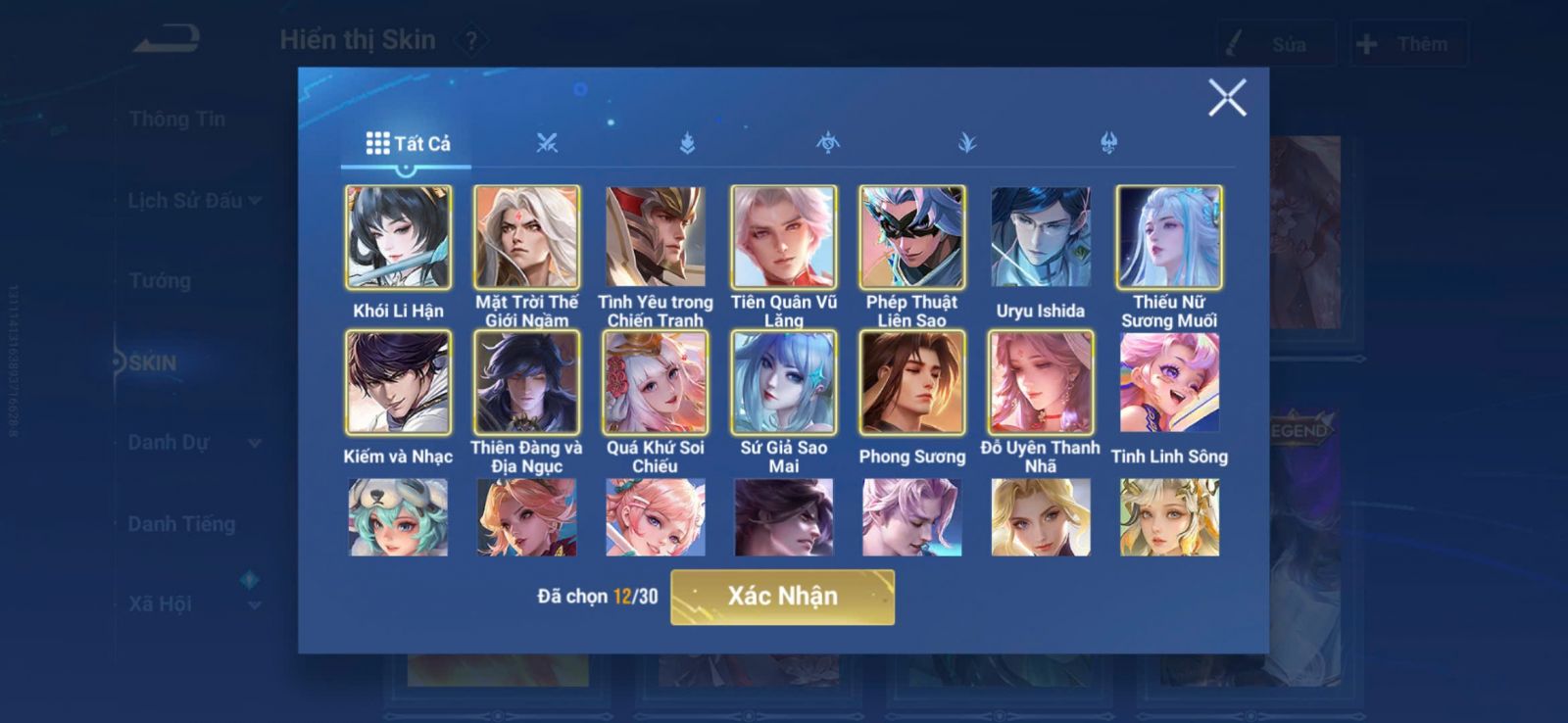Open the SKIN section in the sidebar
This screenshot has height=723, width=1568.
coord(152,362)
